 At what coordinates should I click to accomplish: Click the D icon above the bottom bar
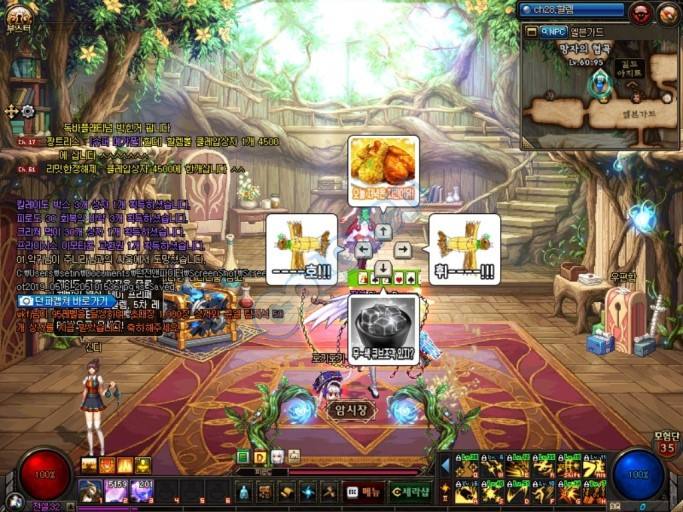pyautogui.click(x=260, y=457)
